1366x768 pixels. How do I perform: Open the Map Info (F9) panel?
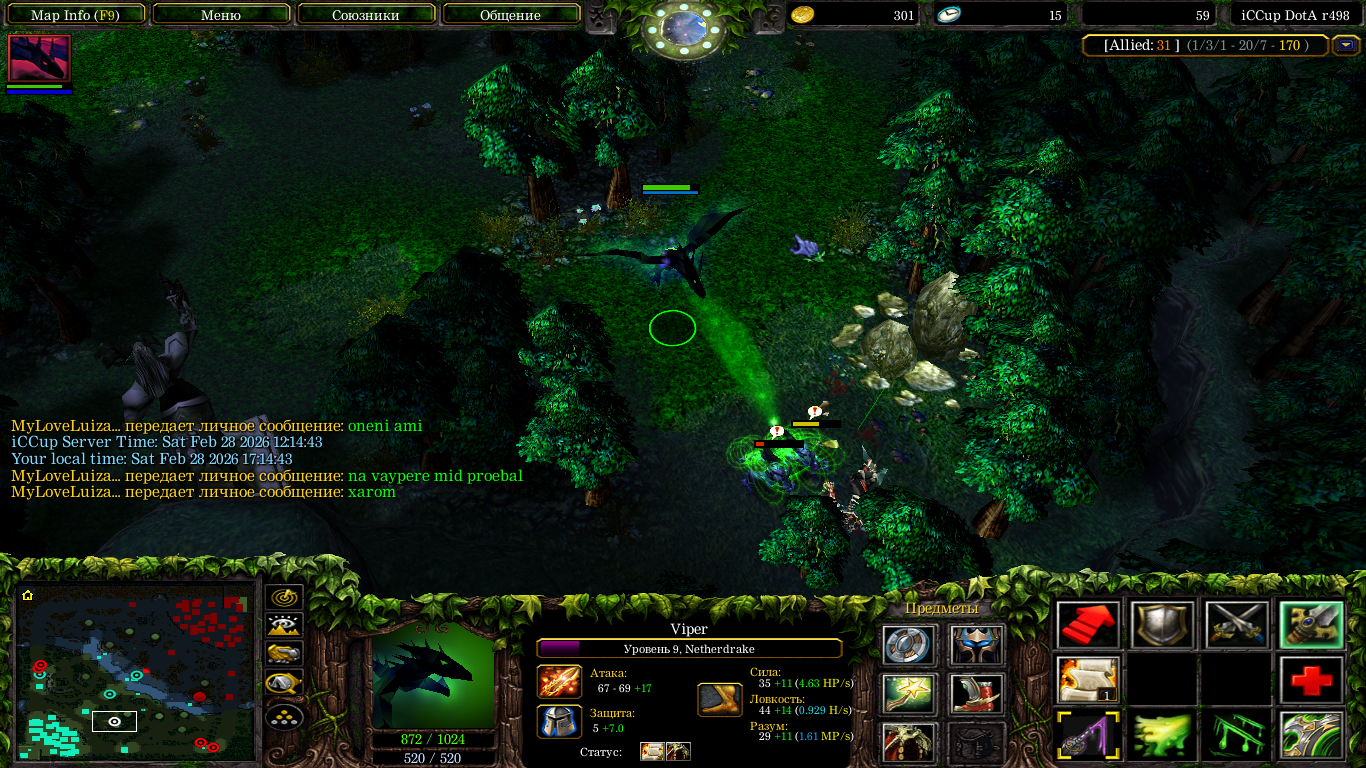click(75, 15)
